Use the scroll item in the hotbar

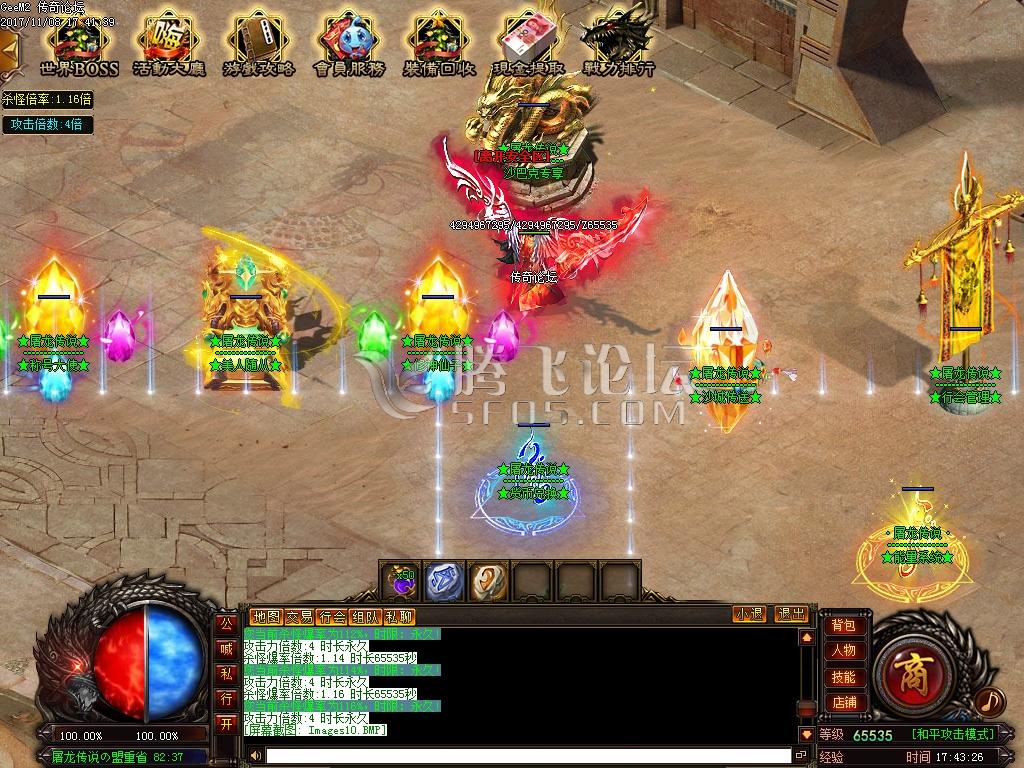tap(489, 581)
